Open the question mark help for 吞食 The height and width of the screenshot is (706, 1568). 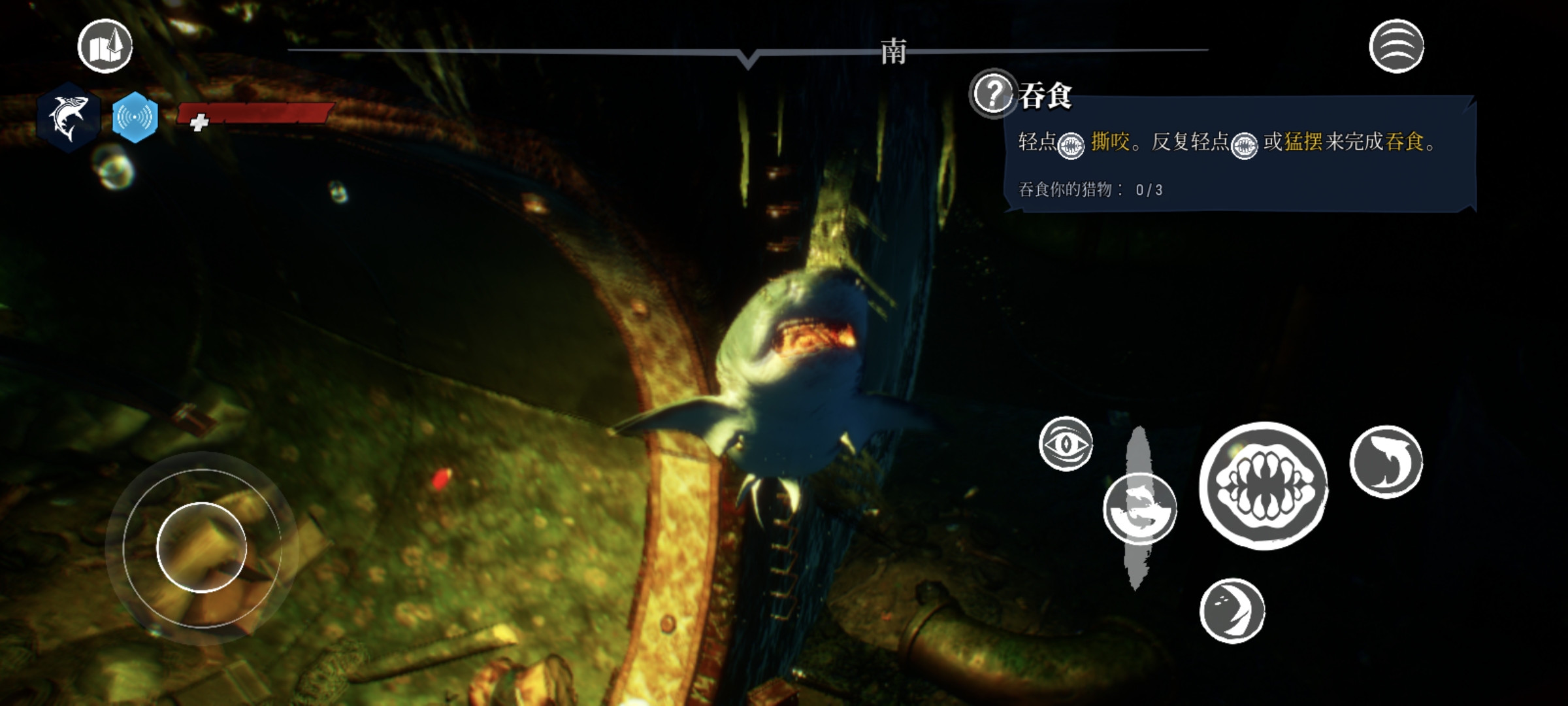pyautogui.click(x=992, y=93)
